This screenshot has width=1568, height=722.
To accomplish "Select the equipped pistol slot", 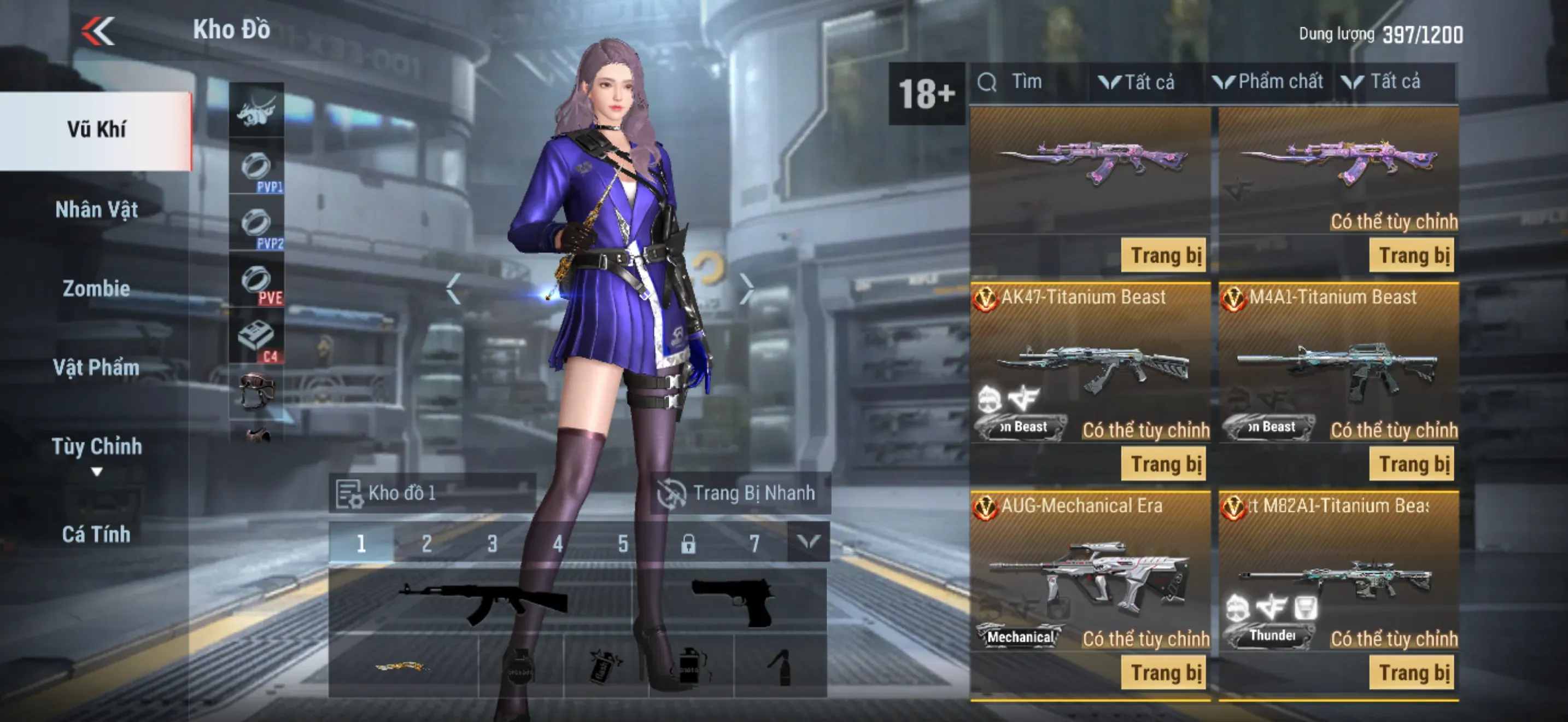I will (730, 602).
